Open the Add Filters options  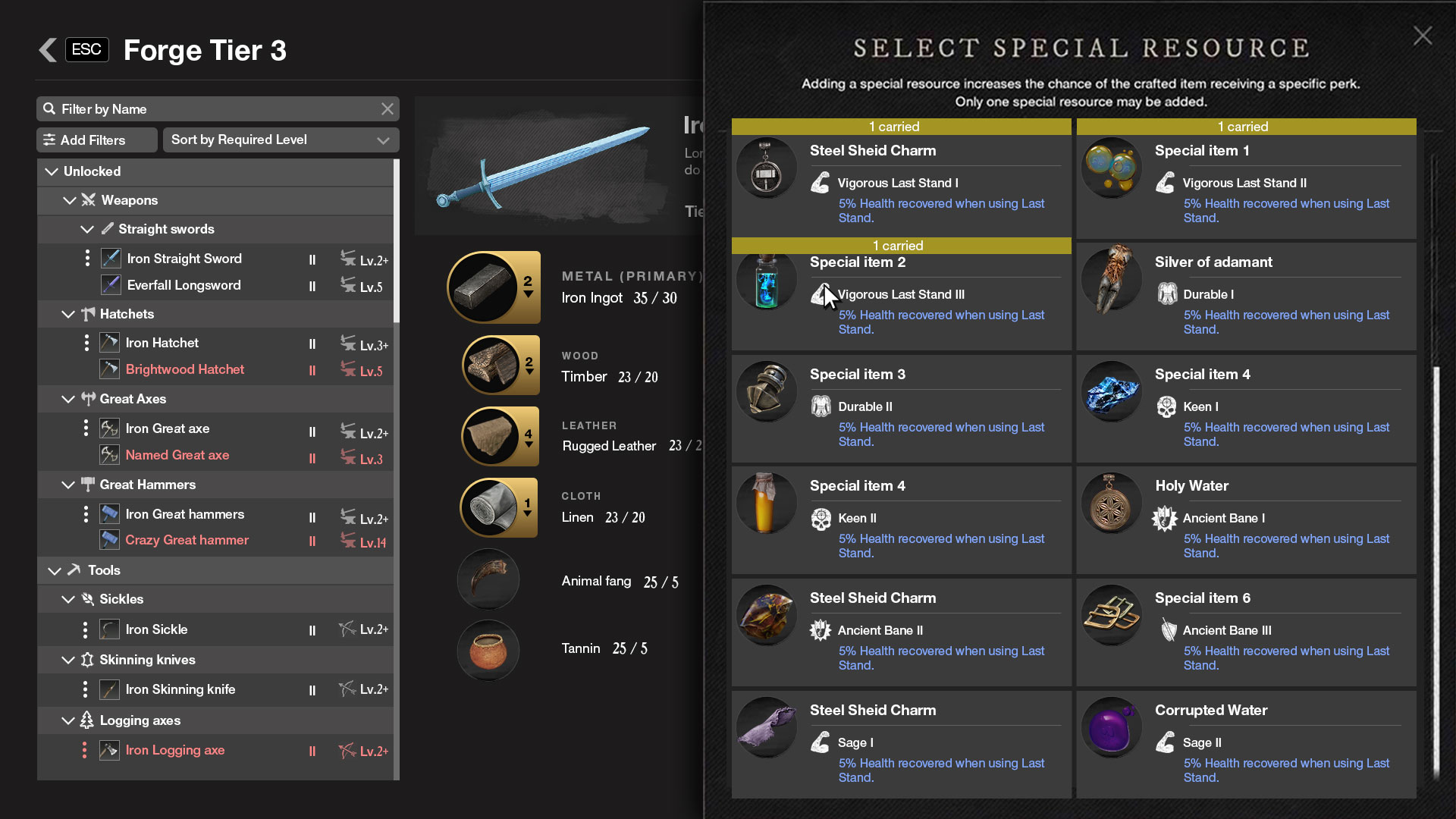click(x=96, y=140)
